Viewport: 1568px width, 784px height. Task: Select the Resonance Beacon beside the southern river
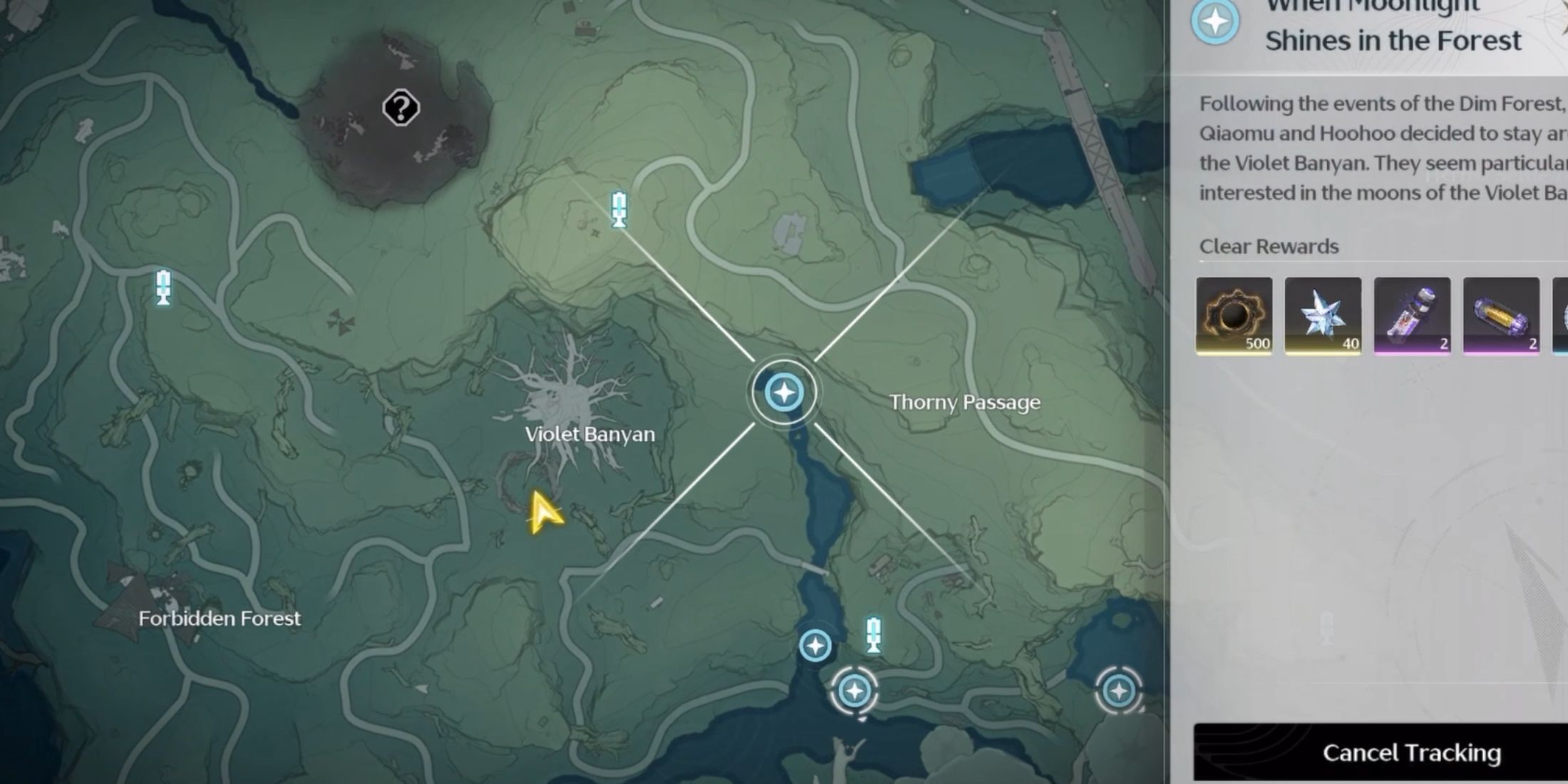pos(873,636)
